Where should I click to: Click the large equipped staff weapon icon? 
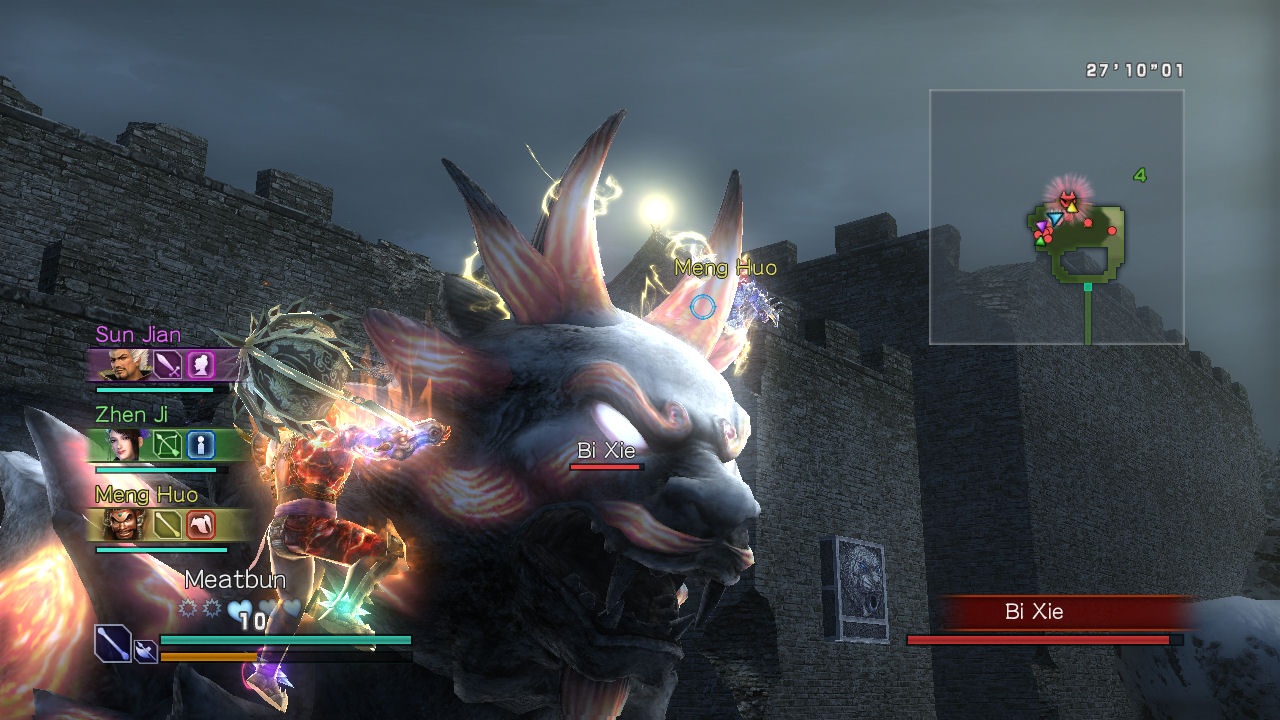pos(113,643)
